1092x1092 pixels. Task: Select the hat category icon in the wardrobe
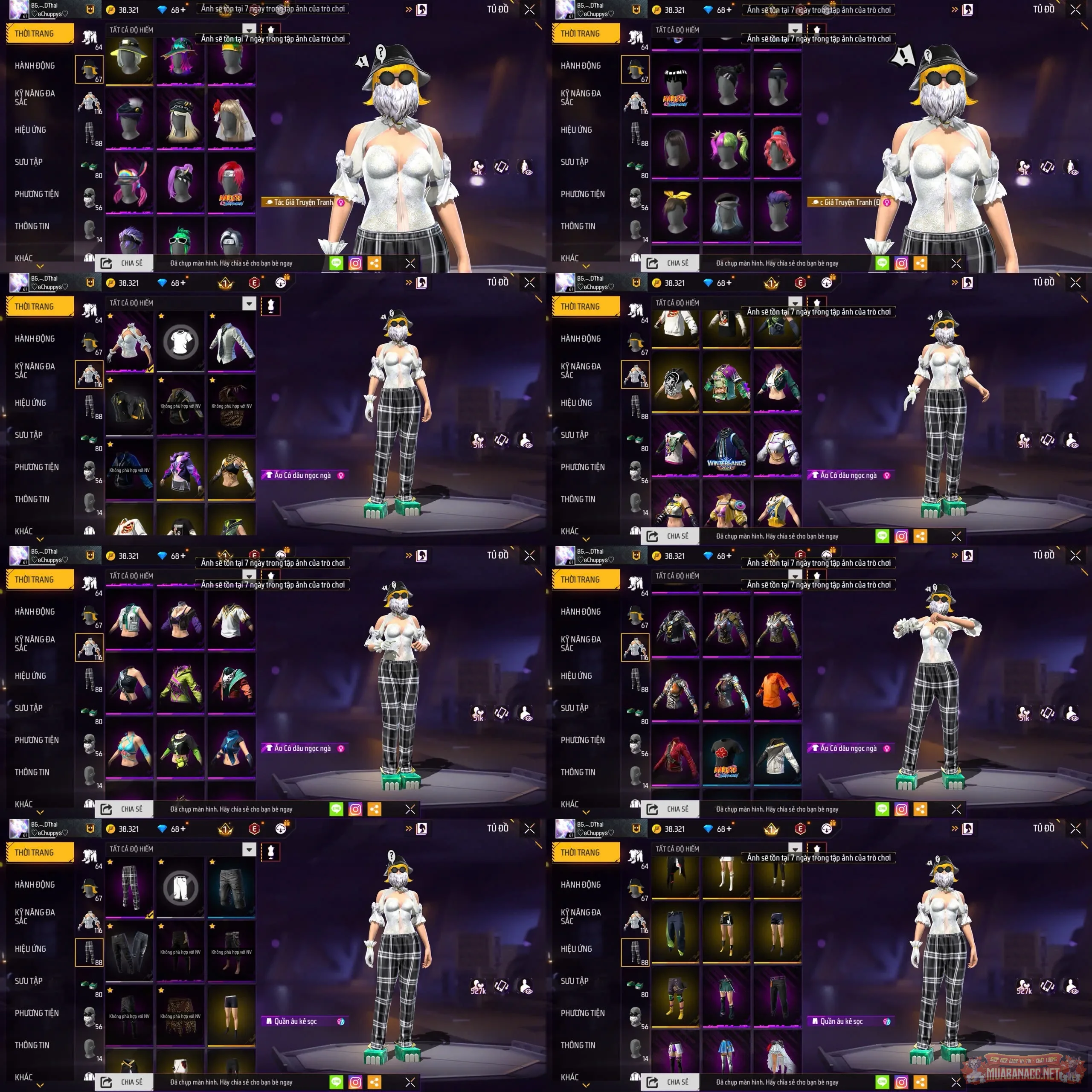point(89,69)
